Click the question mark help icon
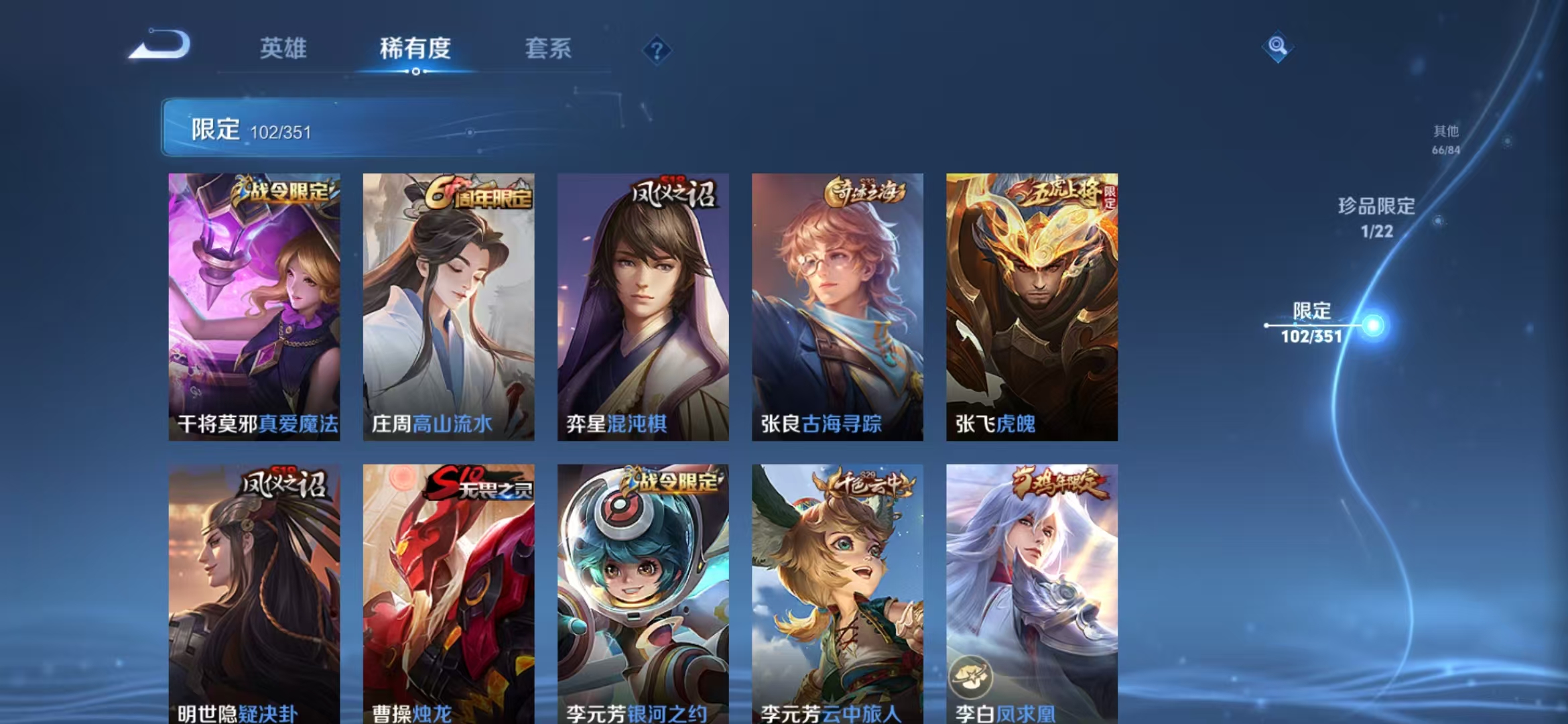 [657, 50]
